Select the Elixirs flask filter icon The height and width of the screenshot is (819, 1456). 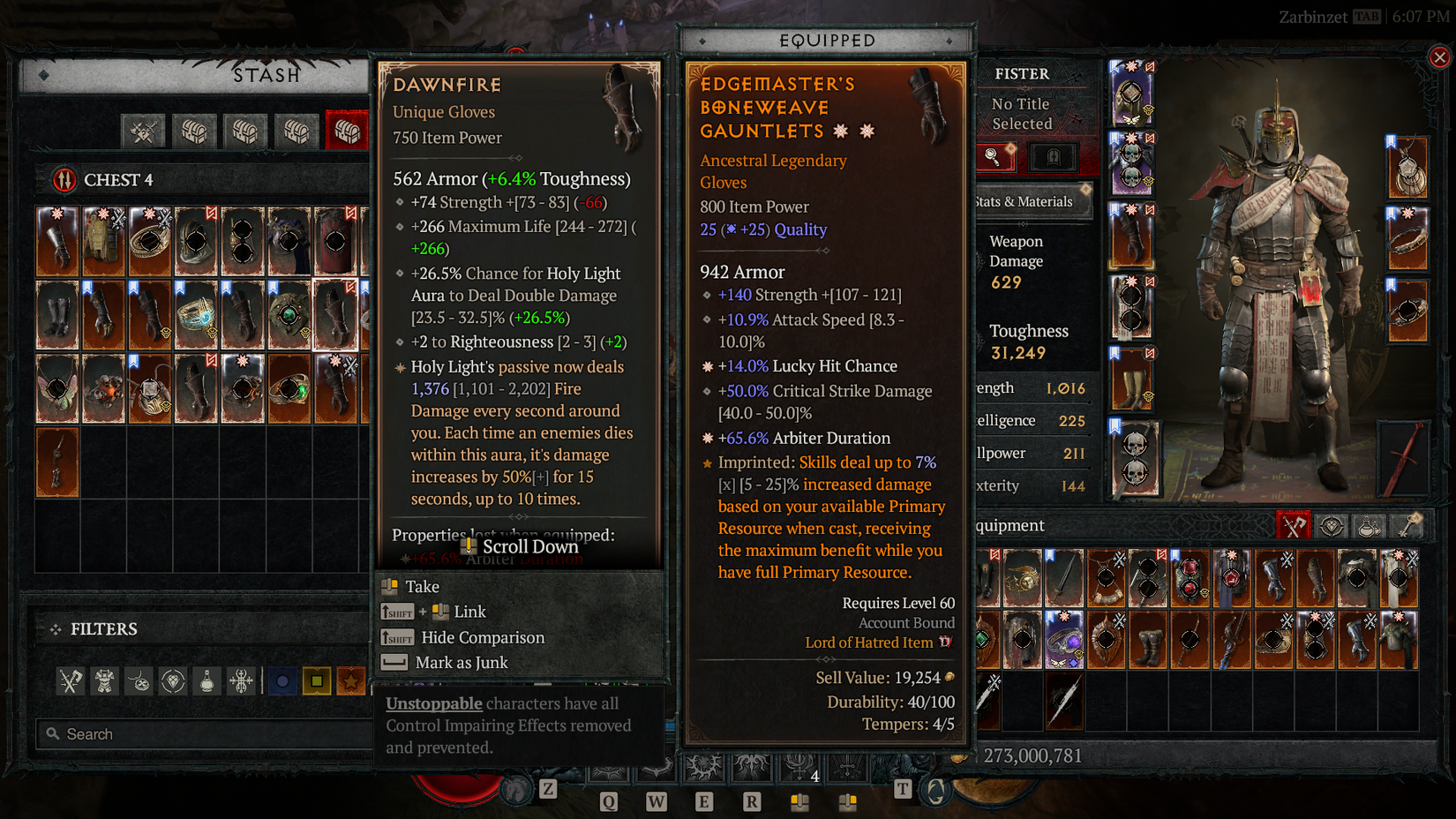(x=206, y=680)
